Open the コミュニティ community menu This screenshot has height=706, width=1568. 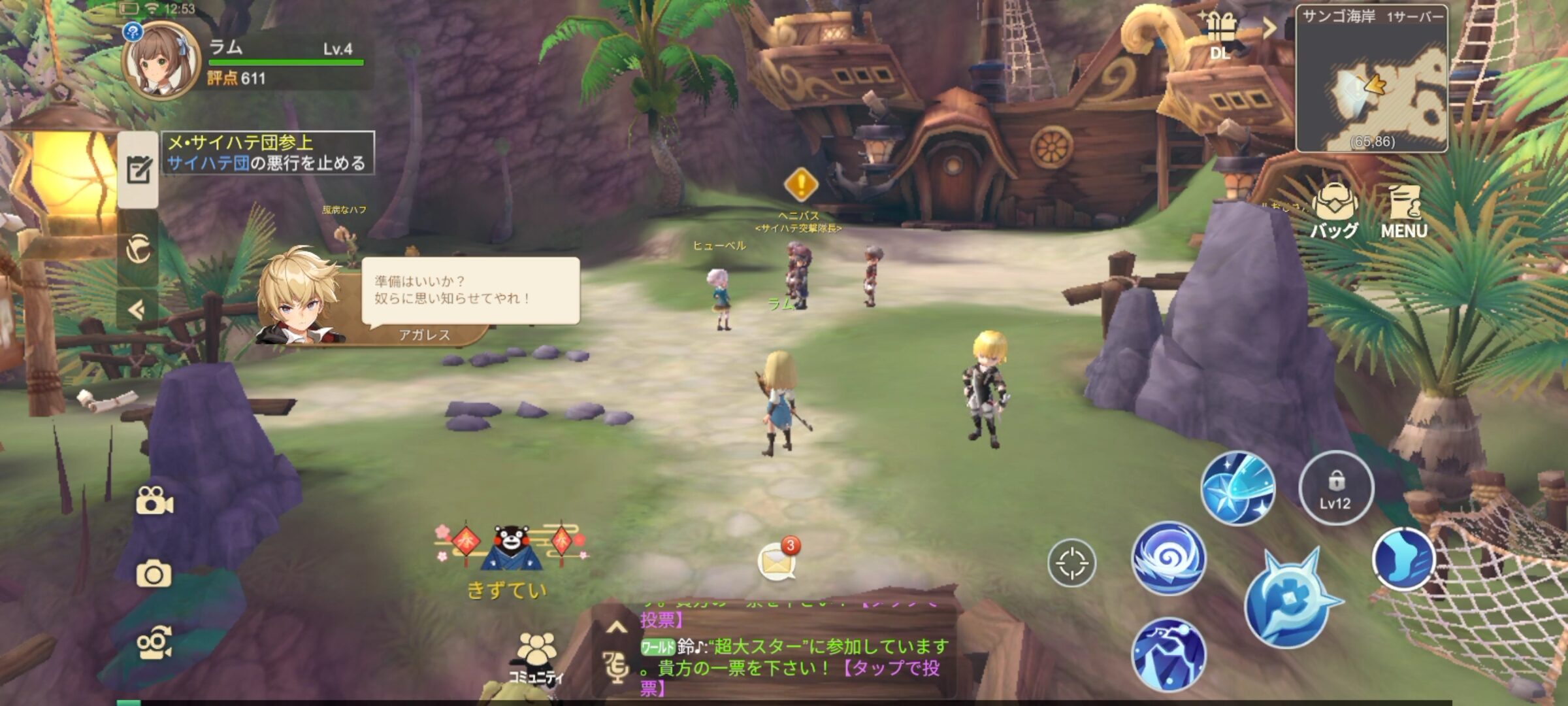536,657
